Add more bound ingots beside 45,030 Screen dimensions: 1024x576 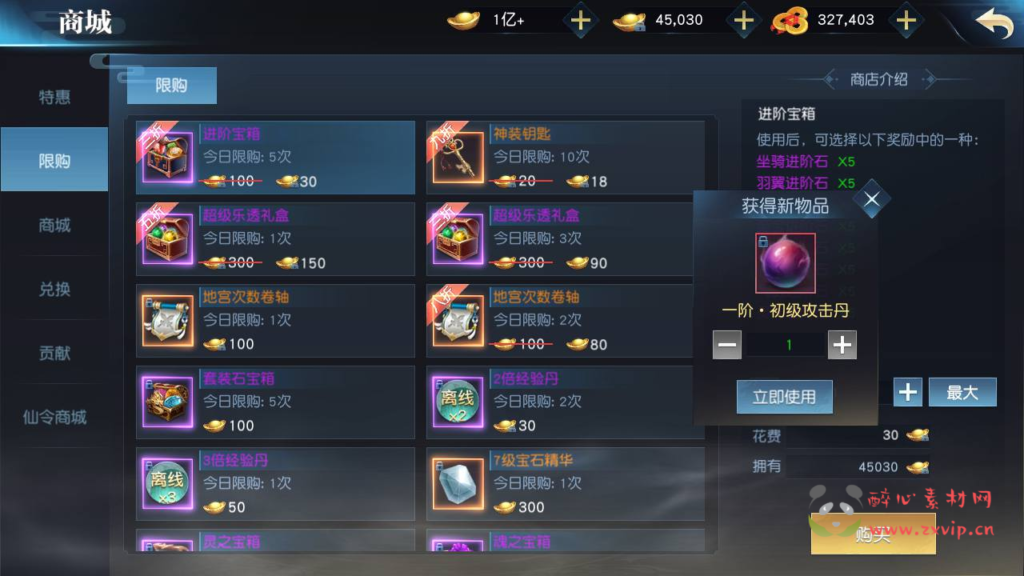pyautogui.click(x=743, y=20)
